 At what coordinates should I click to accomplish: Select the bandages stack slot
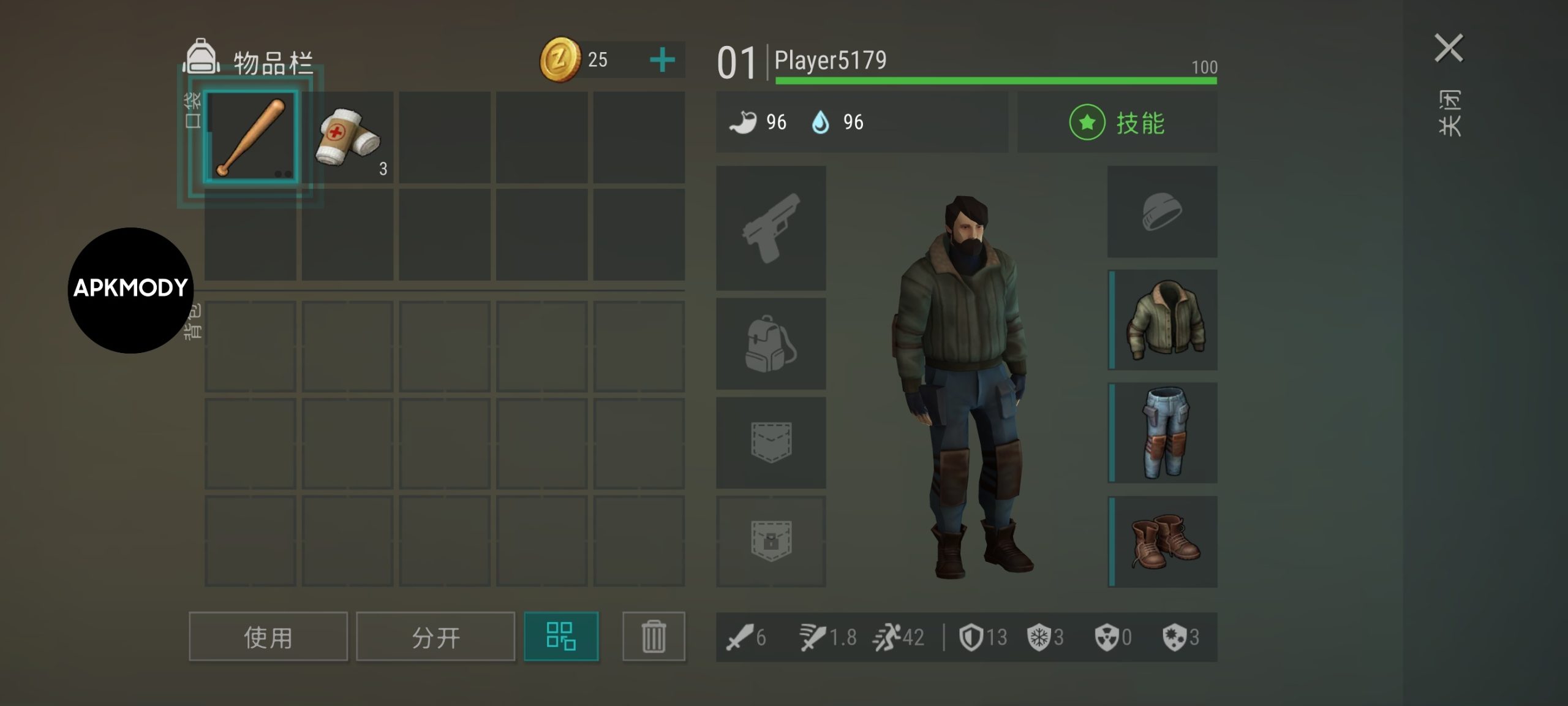tap(347, 137)
